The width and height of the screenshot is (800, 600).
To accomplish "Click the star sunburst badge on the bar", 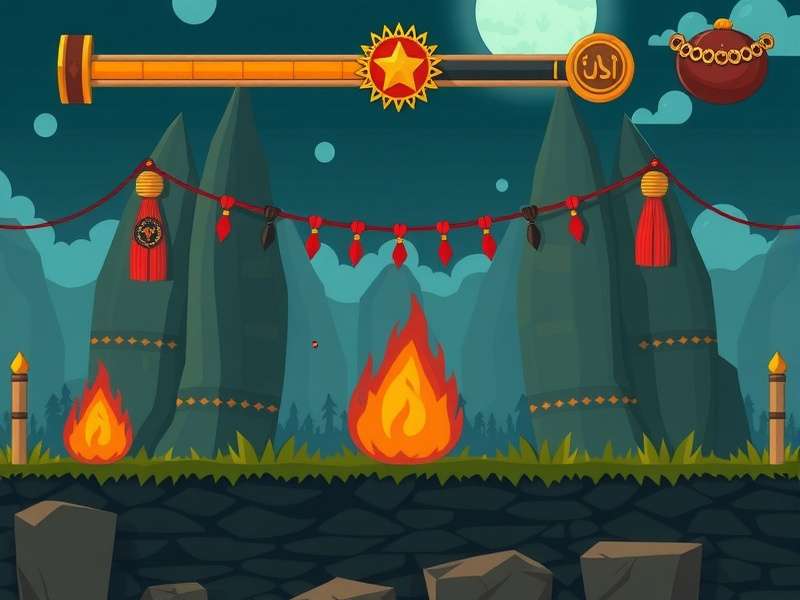I will point(399,67).
